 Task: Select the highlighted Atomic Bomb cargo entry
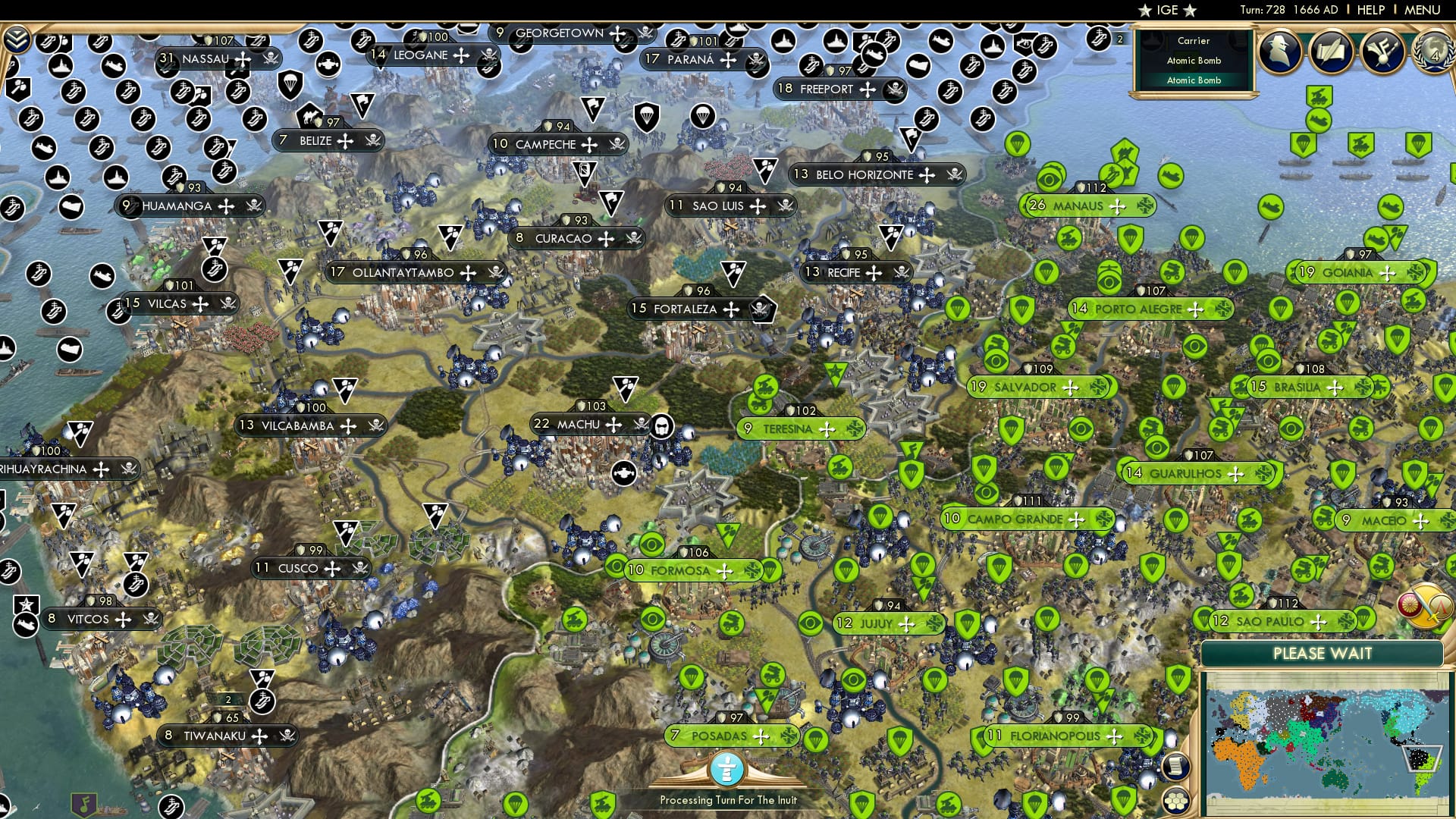(x=1193, y=79)
